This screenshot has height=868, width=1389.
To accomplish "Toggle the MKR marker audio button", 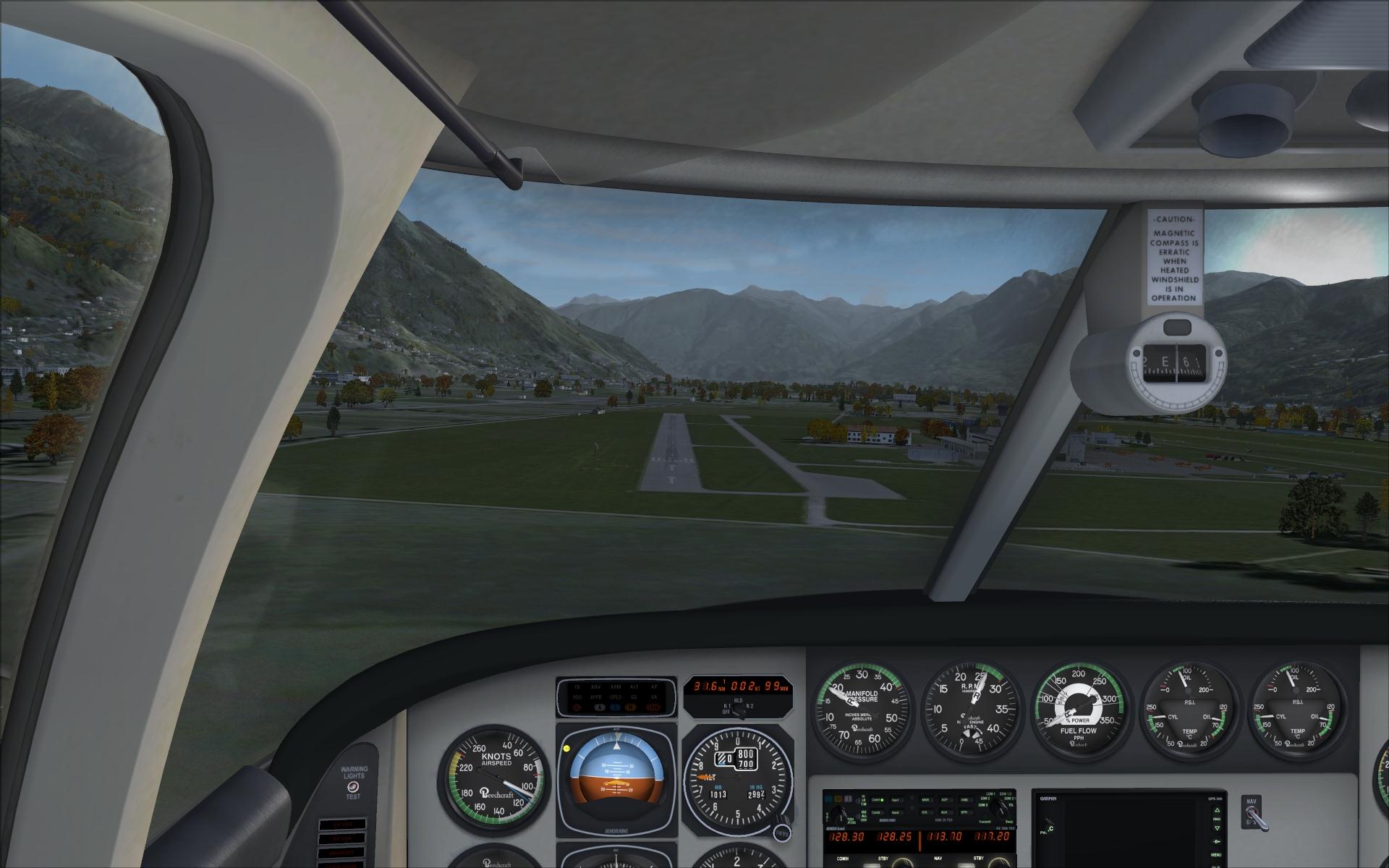I will [x=925, y=800].
